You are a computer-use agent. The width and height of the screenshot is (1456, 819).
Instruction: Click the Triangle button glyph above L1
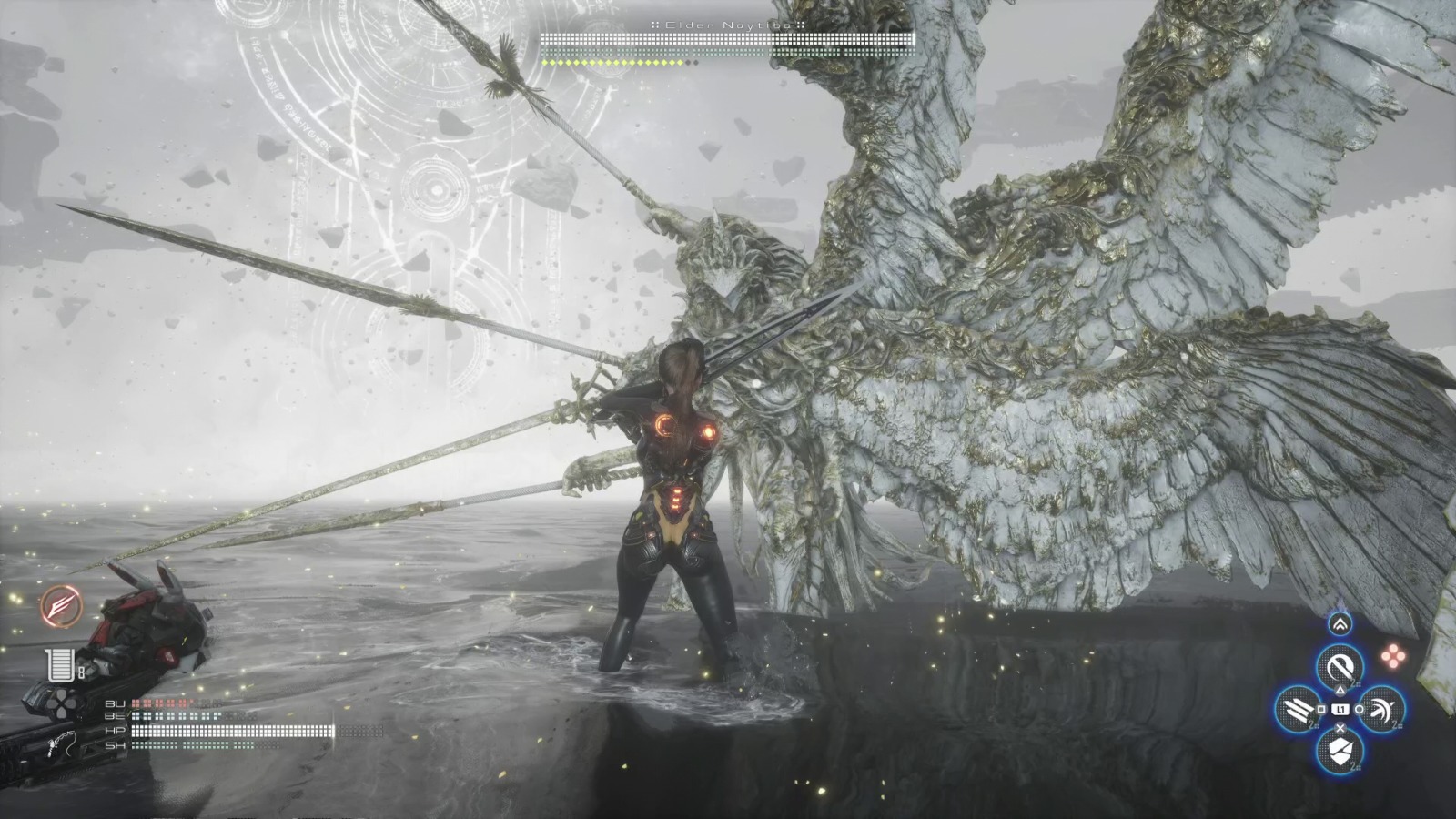[1340, 689]
